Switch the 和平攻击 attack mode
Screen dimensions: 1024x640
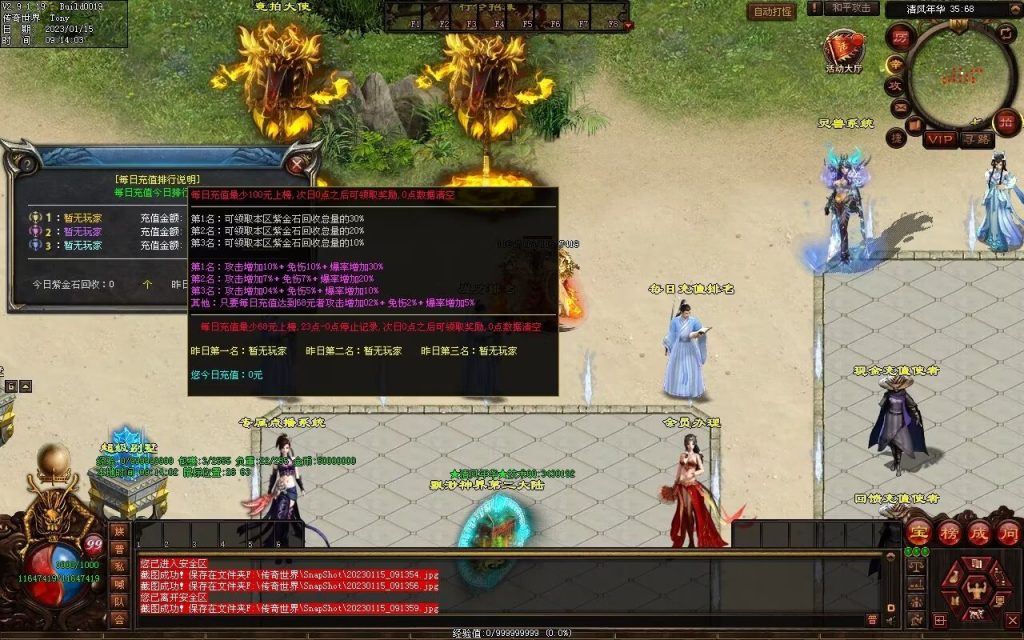point(853,8)
